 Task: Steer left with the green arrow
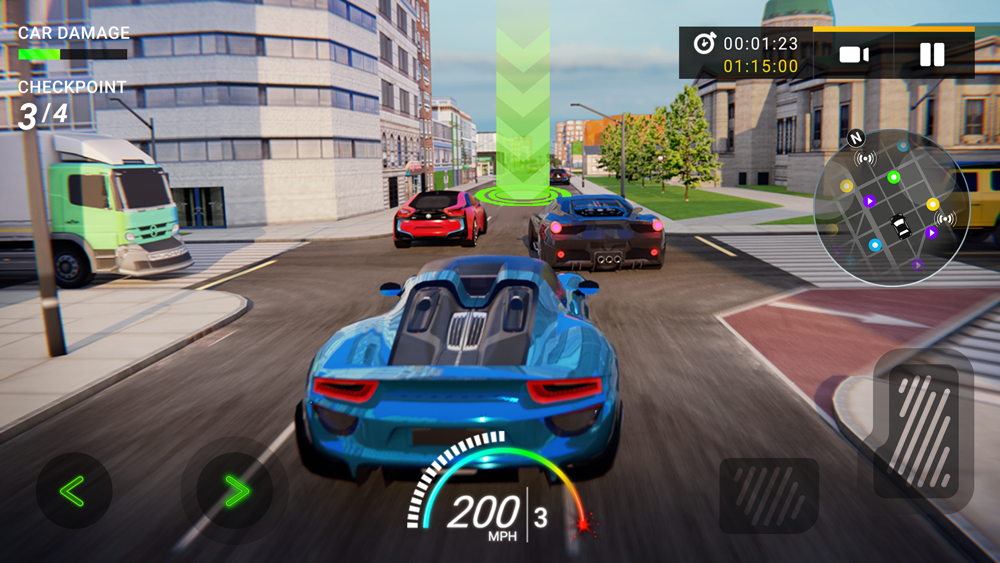pos(73,490)
